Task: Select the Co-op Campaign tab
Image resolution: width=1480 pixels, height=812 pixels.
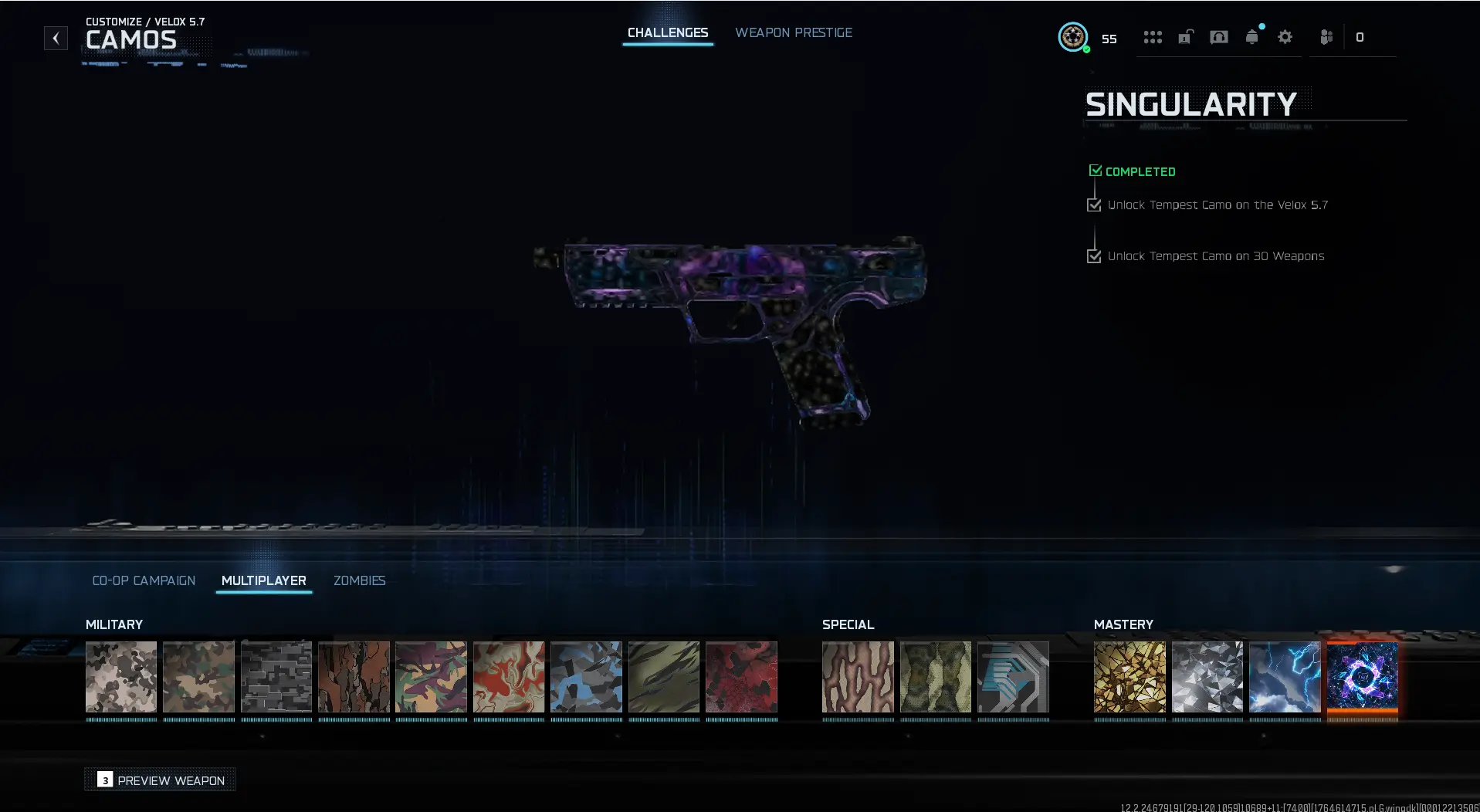Action: [x=144, y=580]
